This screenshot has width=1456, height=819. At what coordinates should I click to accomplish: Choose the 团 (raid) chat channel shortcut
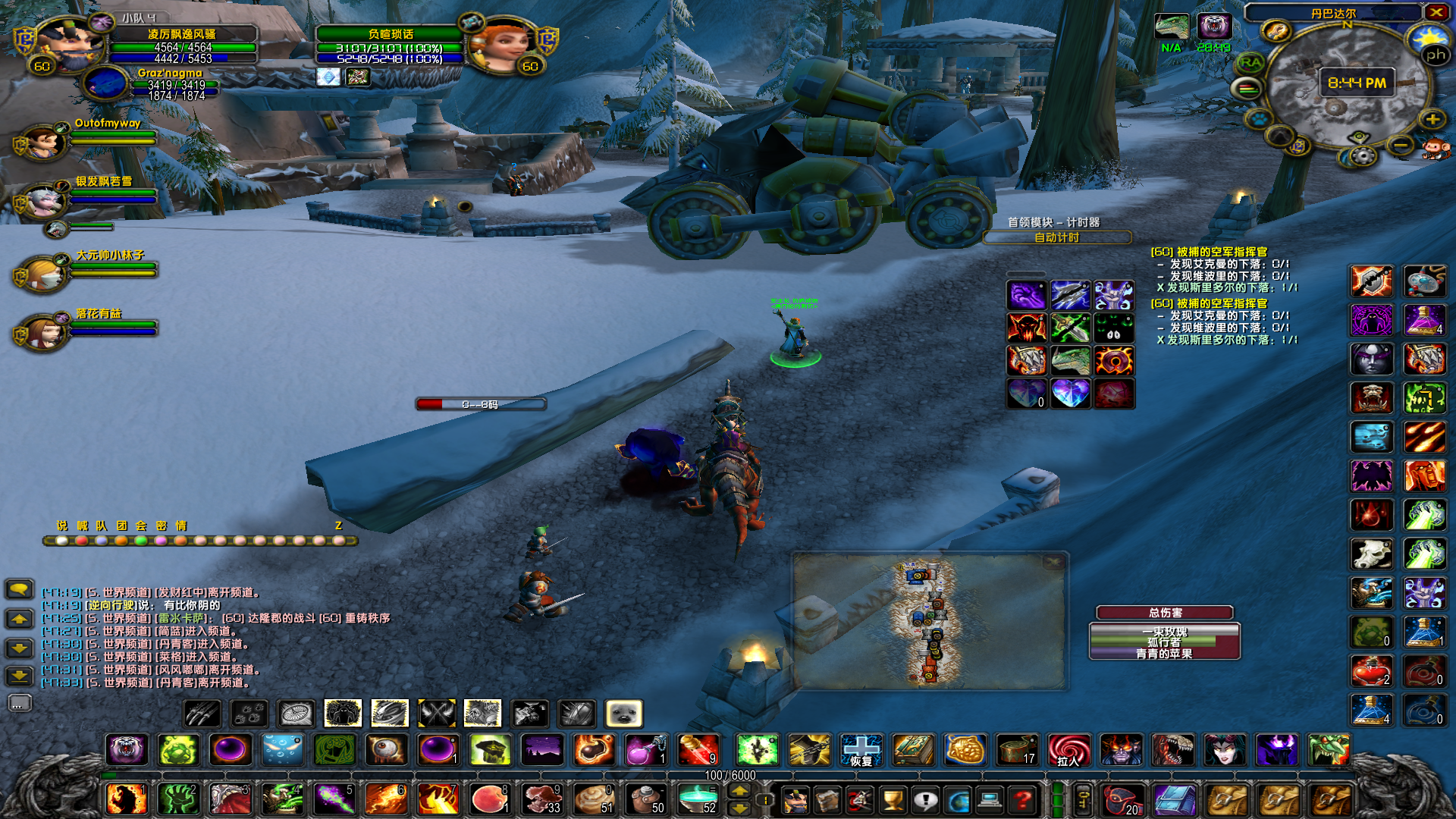(x=121, y=526)
